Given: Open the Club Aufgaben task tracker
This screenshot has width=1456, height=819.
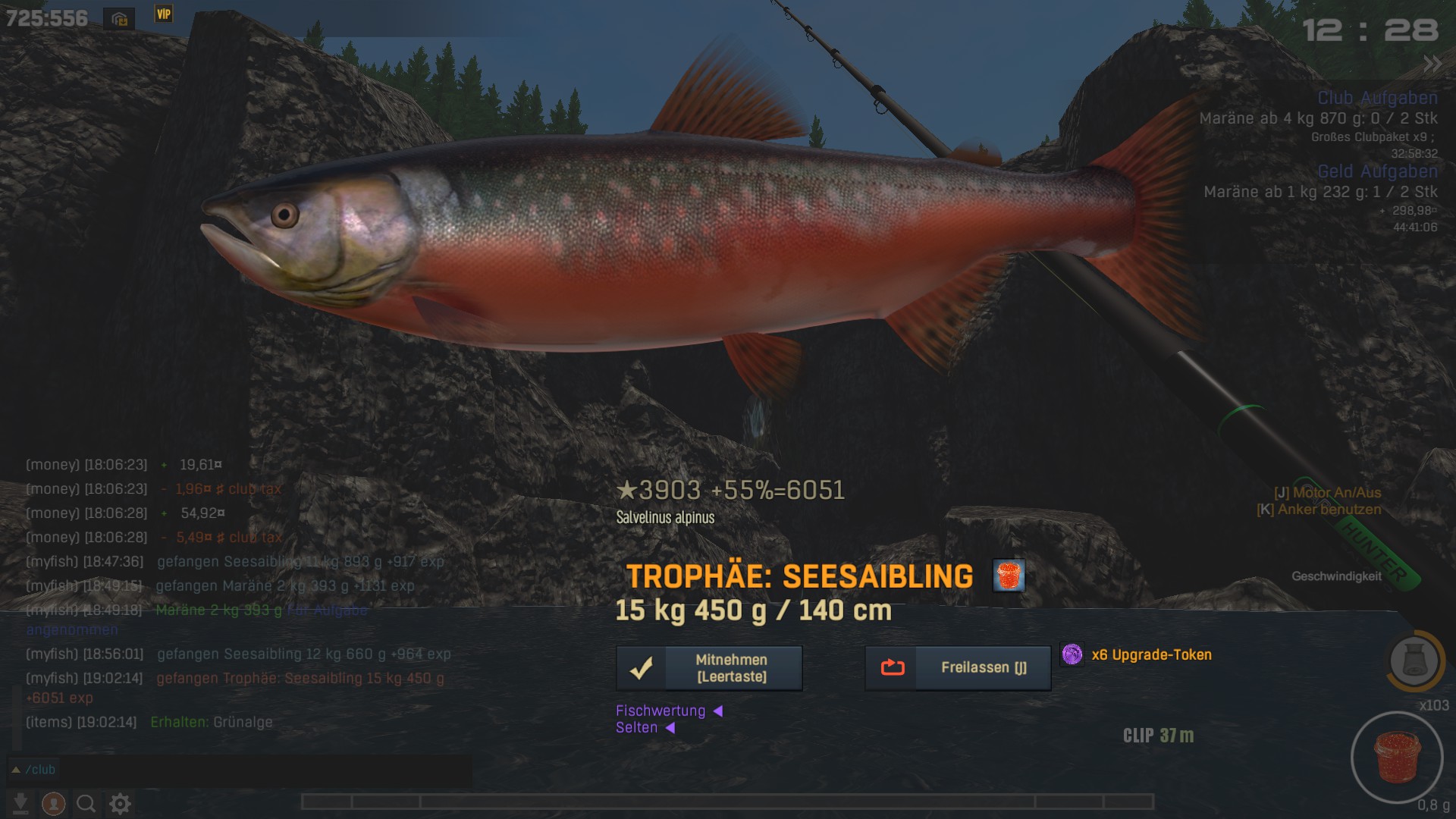Looking at the screenshot, I should (x=1377, y=98).
